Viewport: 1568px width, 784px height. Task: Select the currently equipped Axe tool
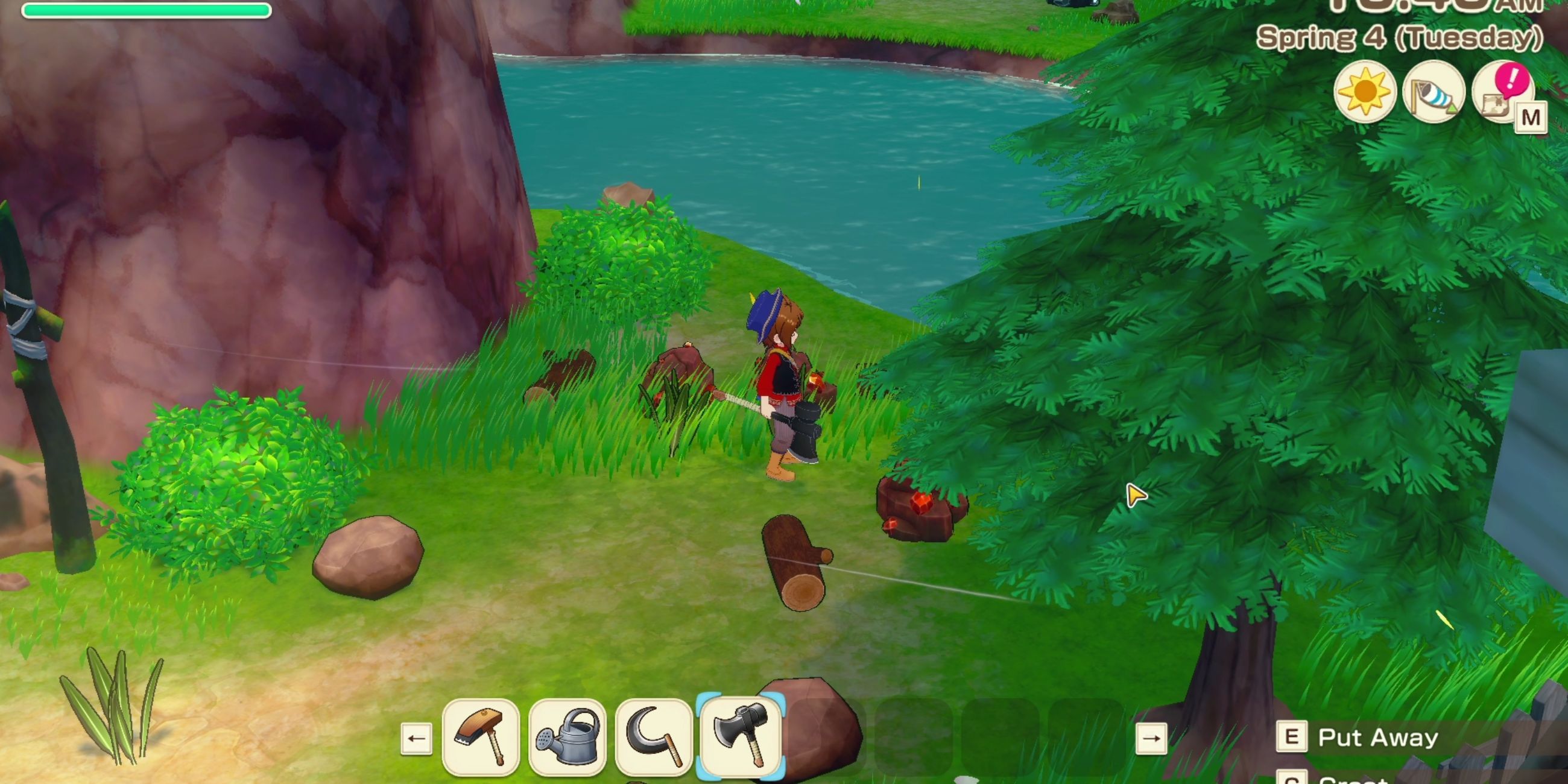click(x=741, y=738)
